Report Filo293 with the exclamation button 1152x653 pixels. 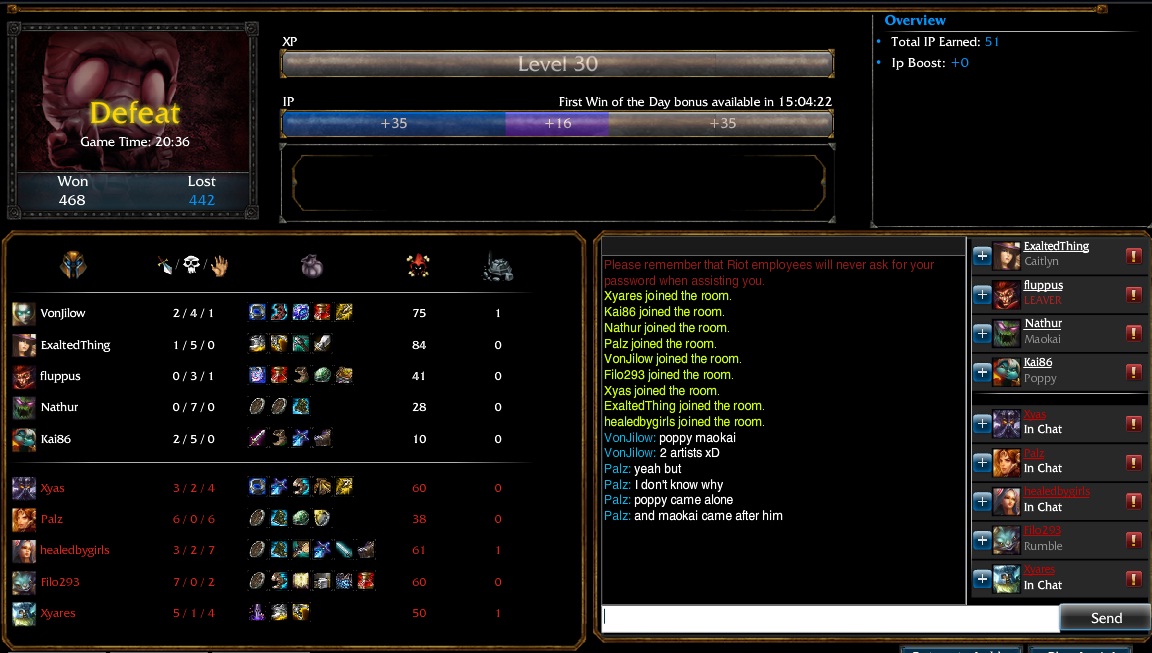(1134, 540)
